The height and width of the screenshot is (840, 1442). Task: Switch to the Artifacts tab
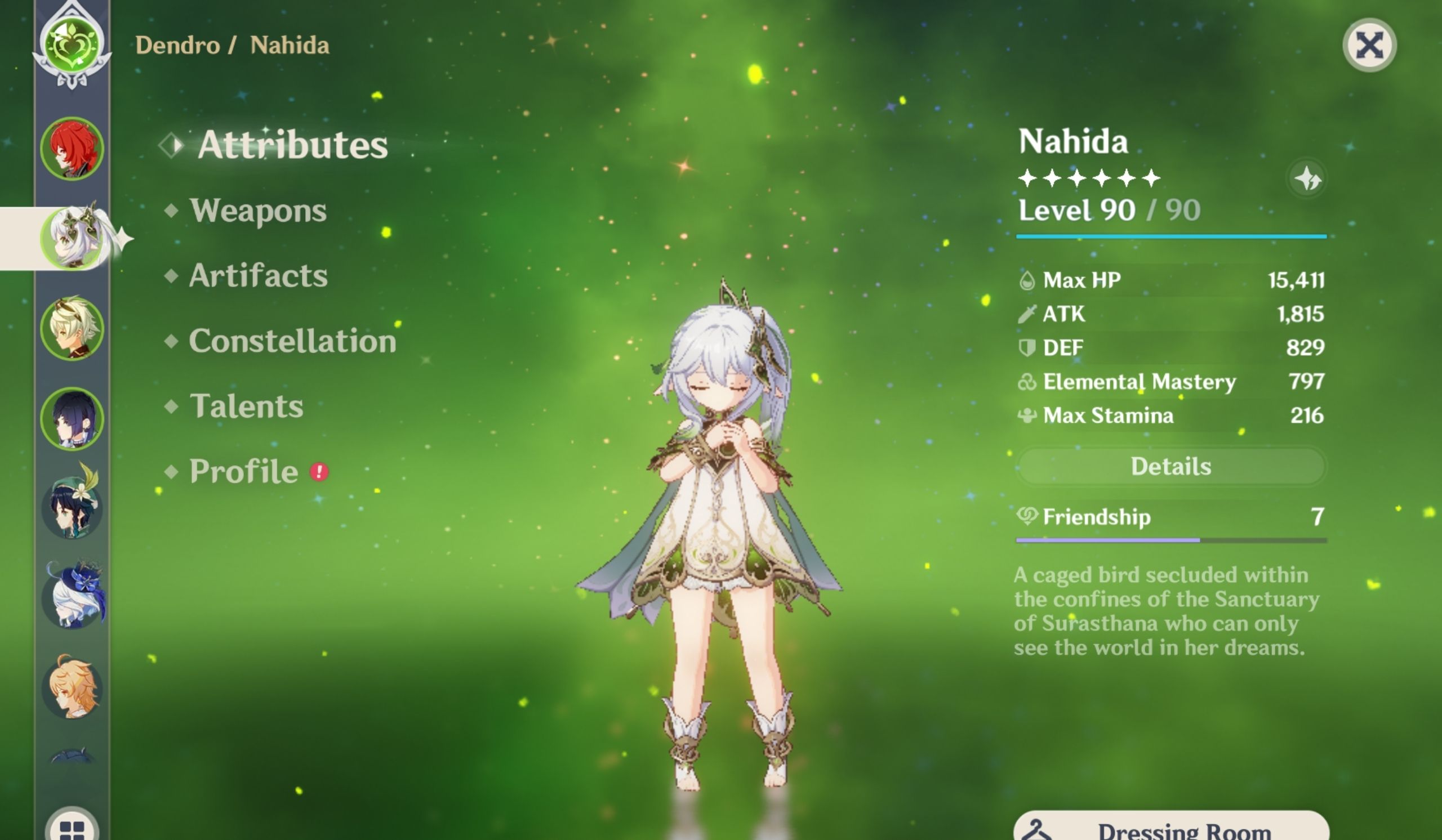pos(259,276)
